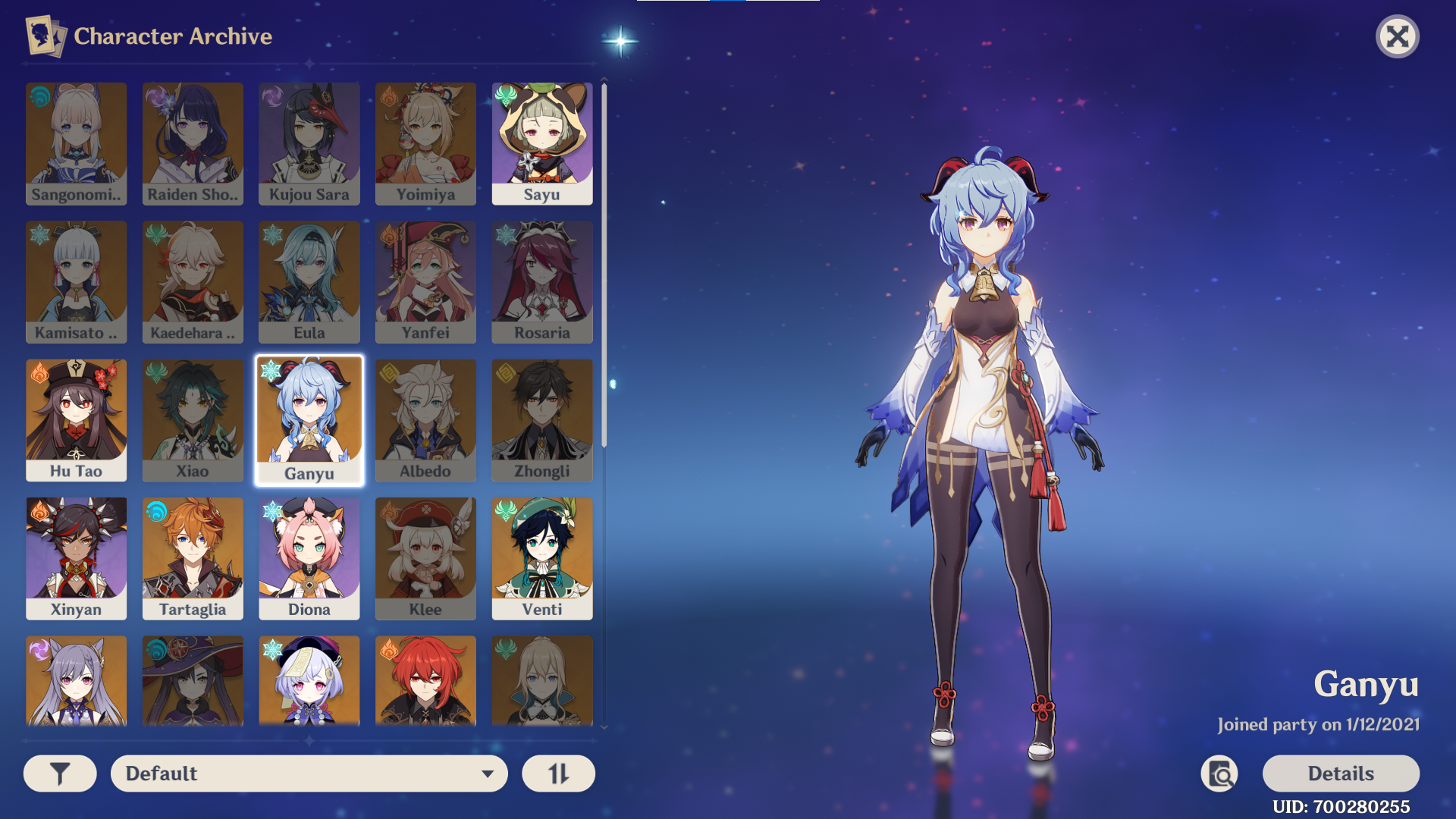Select Diona's character portrait
This screenshot has height=819, width=1456.
309,558
